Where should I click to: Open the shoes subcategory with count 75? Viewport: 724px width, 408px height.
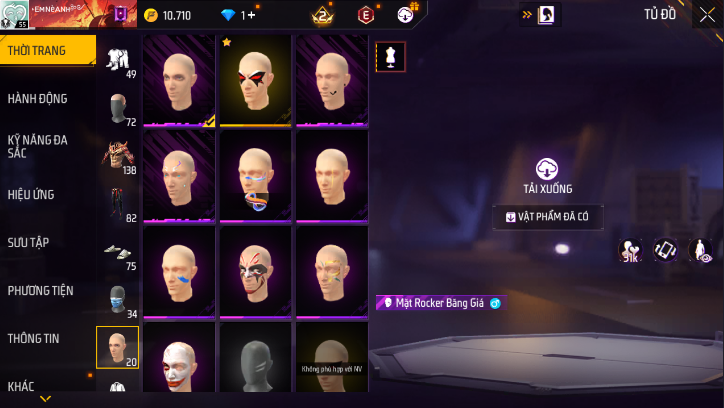point(118,254)
